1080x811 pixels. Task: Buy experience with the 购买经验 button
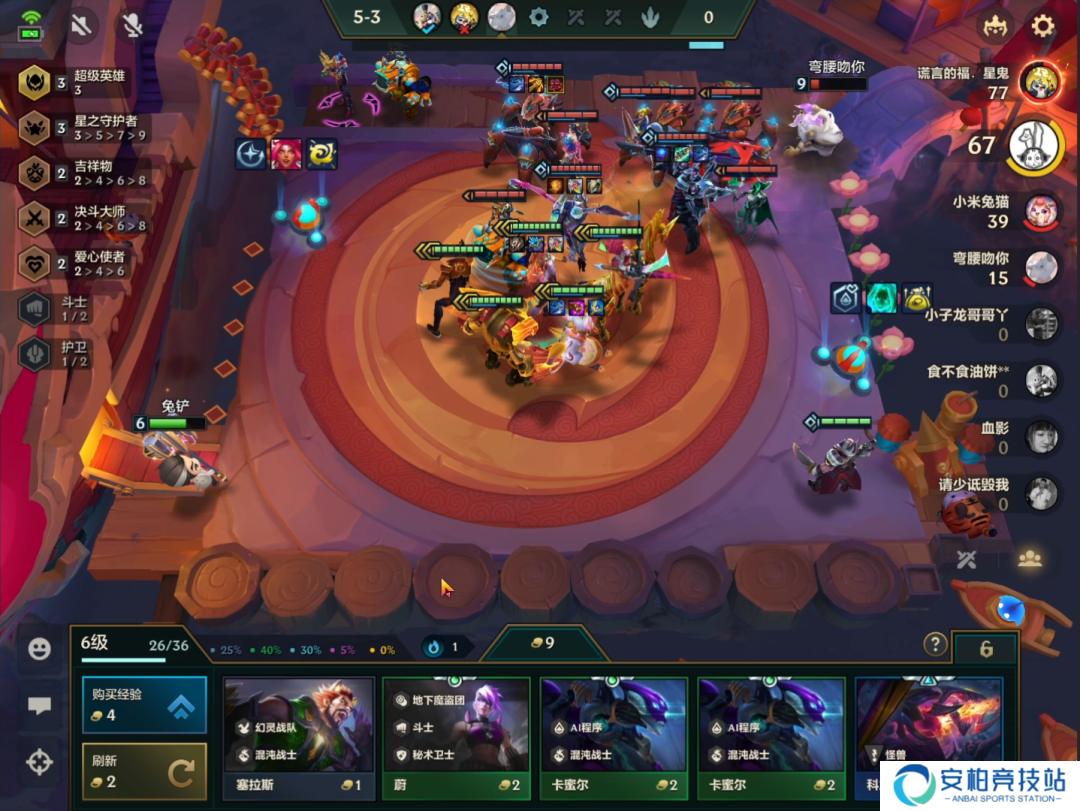[x=144, y=706]
